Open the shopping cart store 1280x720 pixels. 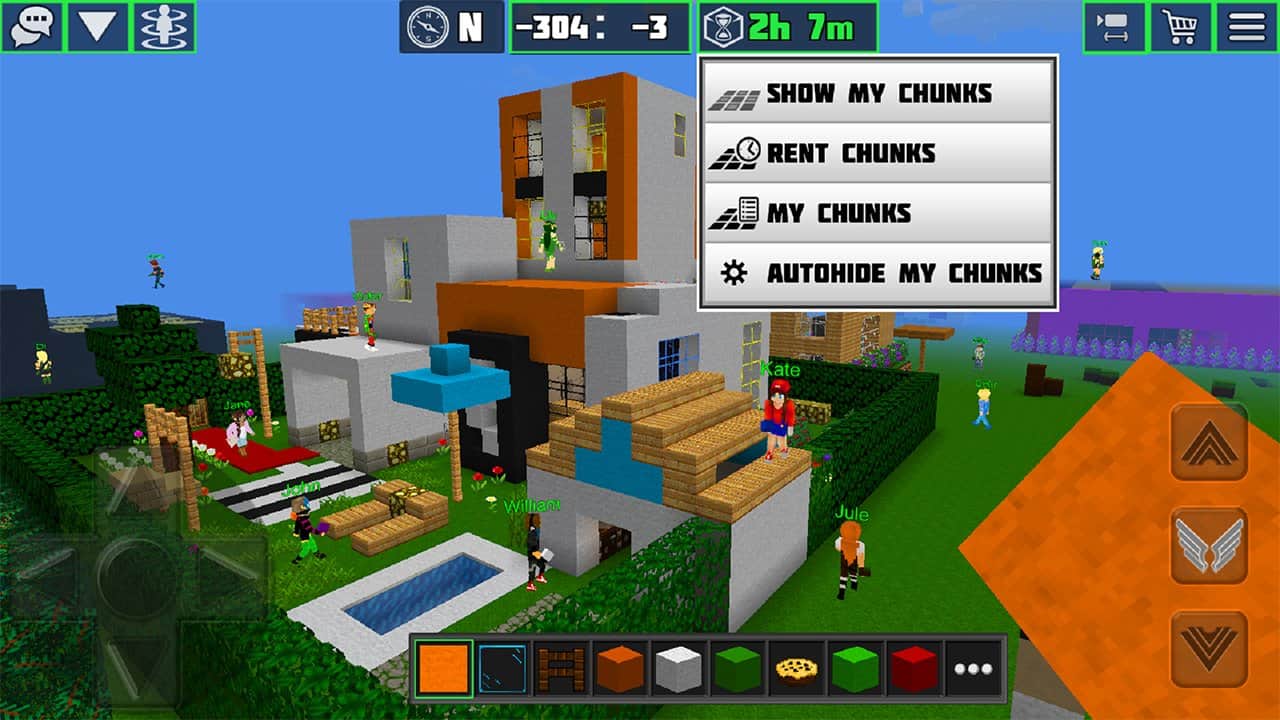(1180, 27)
